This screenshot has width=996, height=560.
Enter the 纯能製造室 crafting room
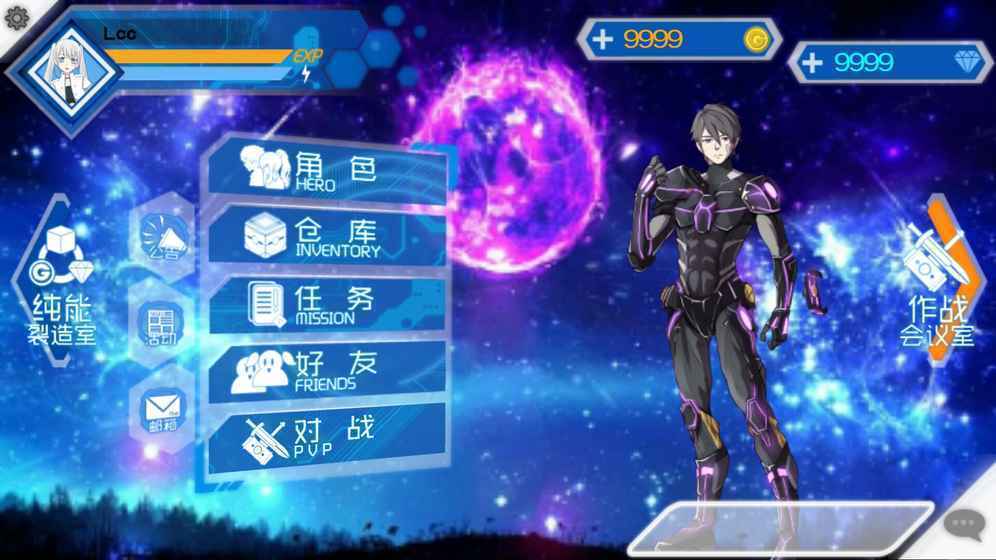point(60,283)
